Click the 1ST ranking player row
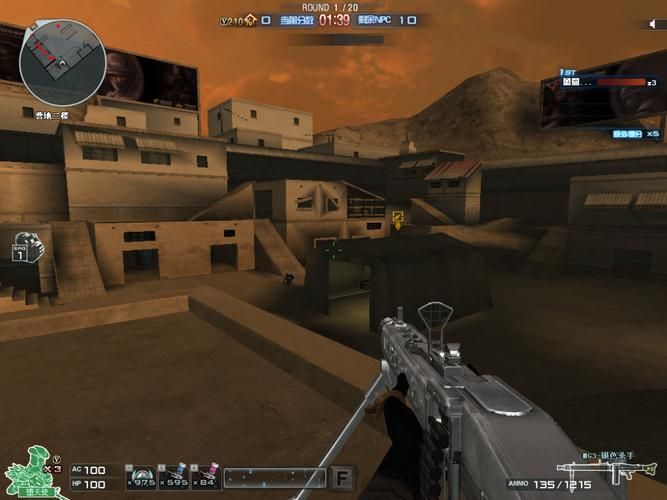 598,82
